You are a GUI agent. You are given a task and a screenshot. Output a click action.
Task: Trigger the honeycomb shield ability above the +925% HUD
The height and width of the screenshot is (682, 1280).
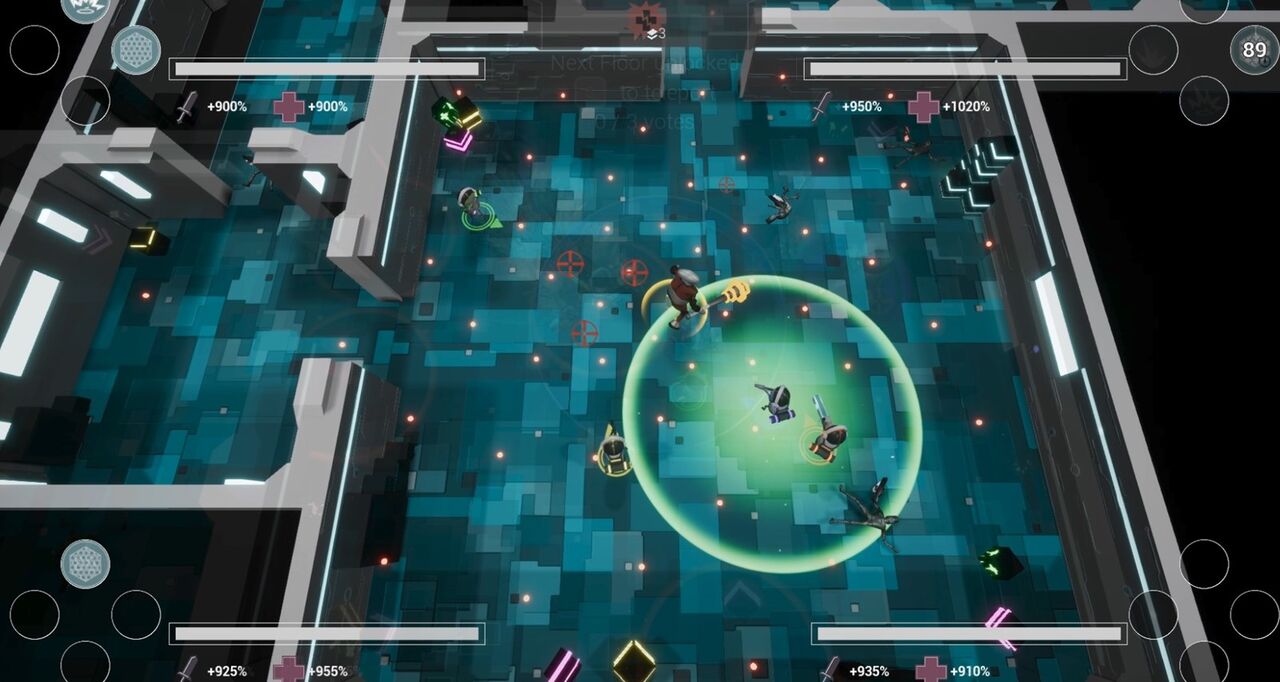coord(85,564)
